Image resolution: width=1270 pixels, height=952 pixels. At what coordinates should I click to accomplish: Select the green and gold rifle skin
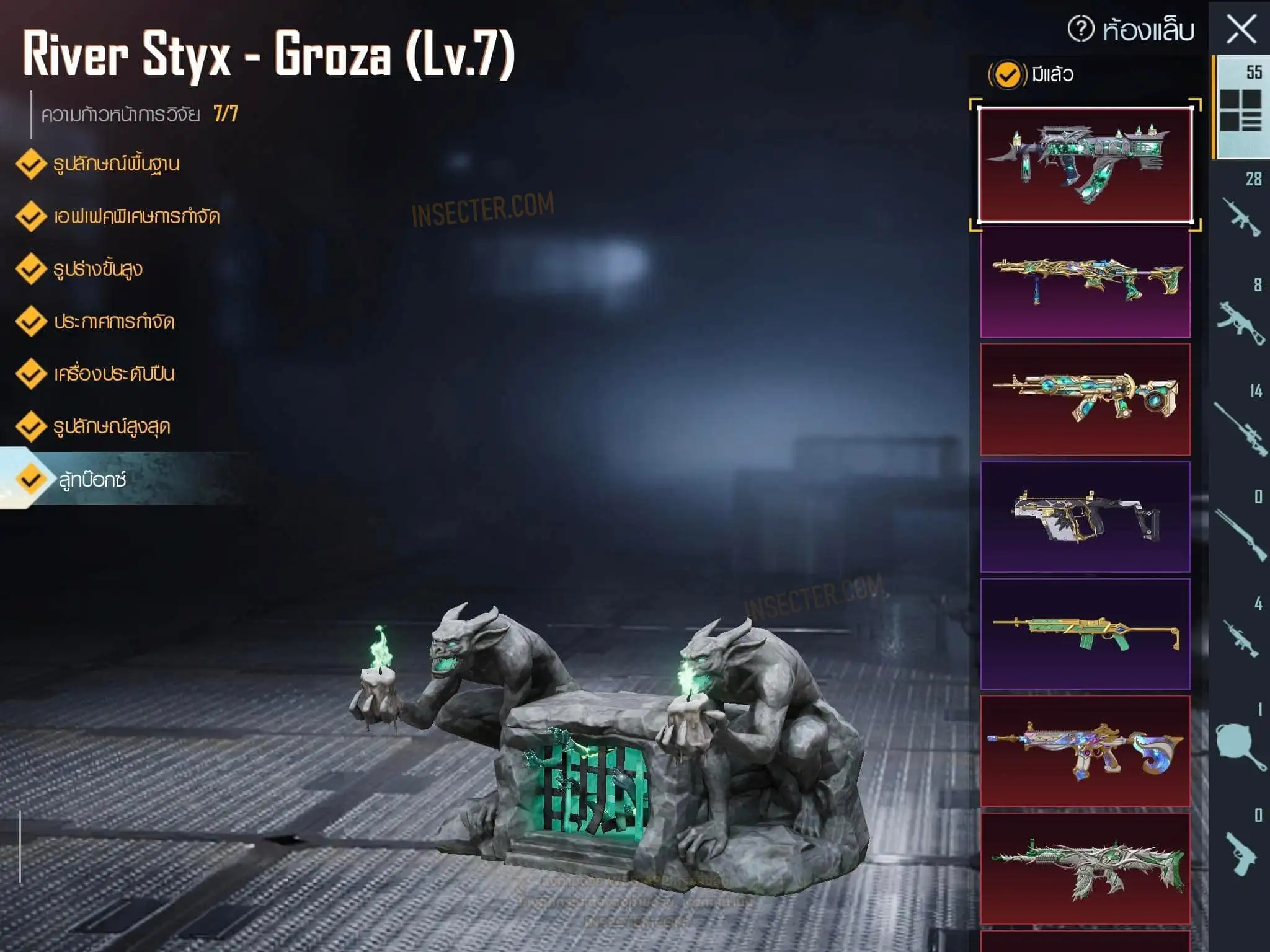[1085, 633]
